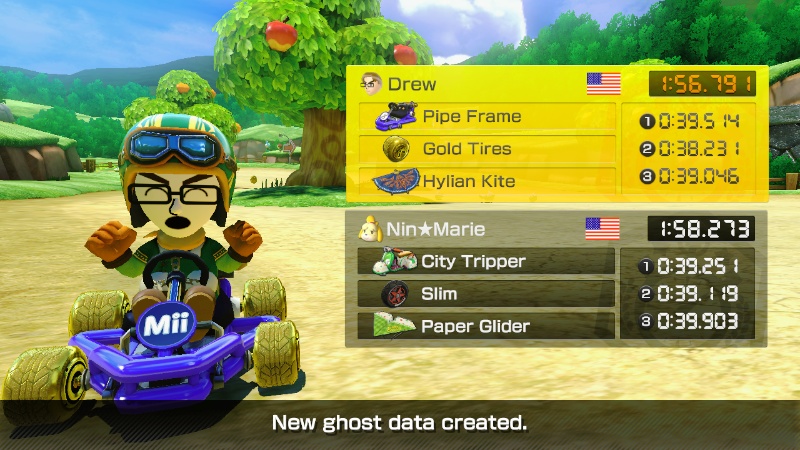Pick the Paper Glider row
Image resolution: width=800 pixels, height=450 pixels.
pyautogui.click(x=486, y=326)
